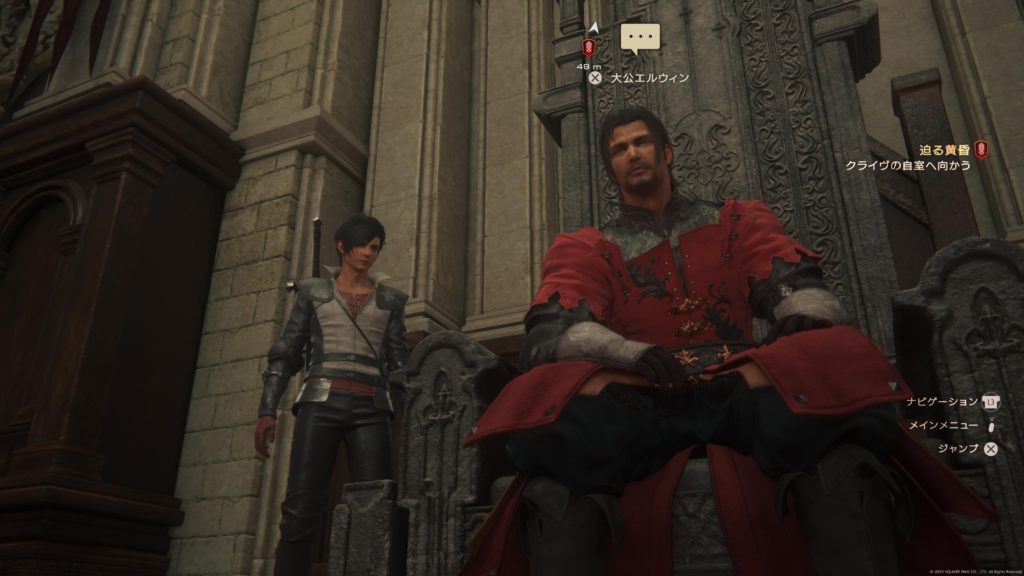Click the クライヴの自室へ向かう objective text

(x=909, y=165)
